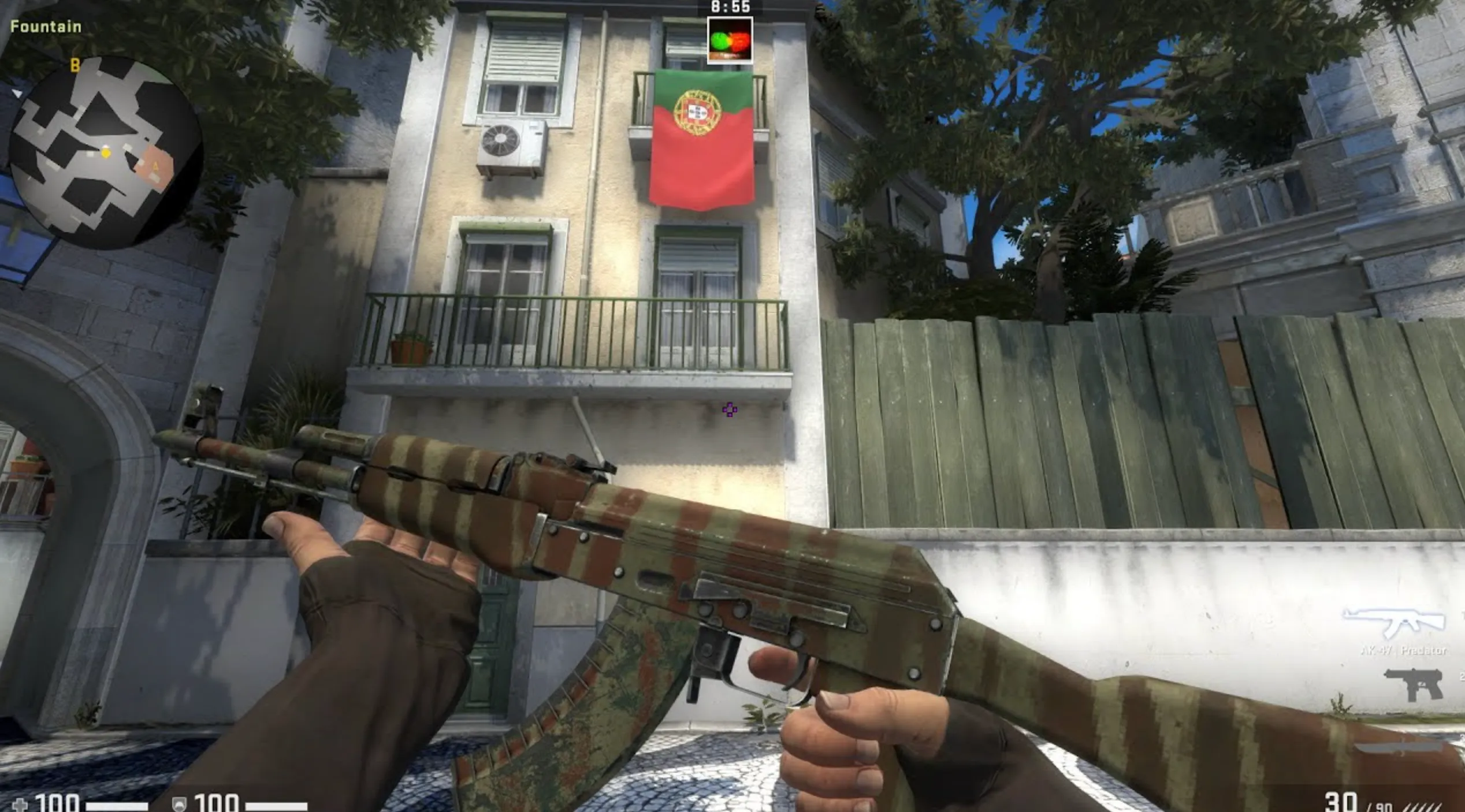
Task: Select the pistol icon in weapon slot two
Action: pyautogui.click(x=1414, y=686)
